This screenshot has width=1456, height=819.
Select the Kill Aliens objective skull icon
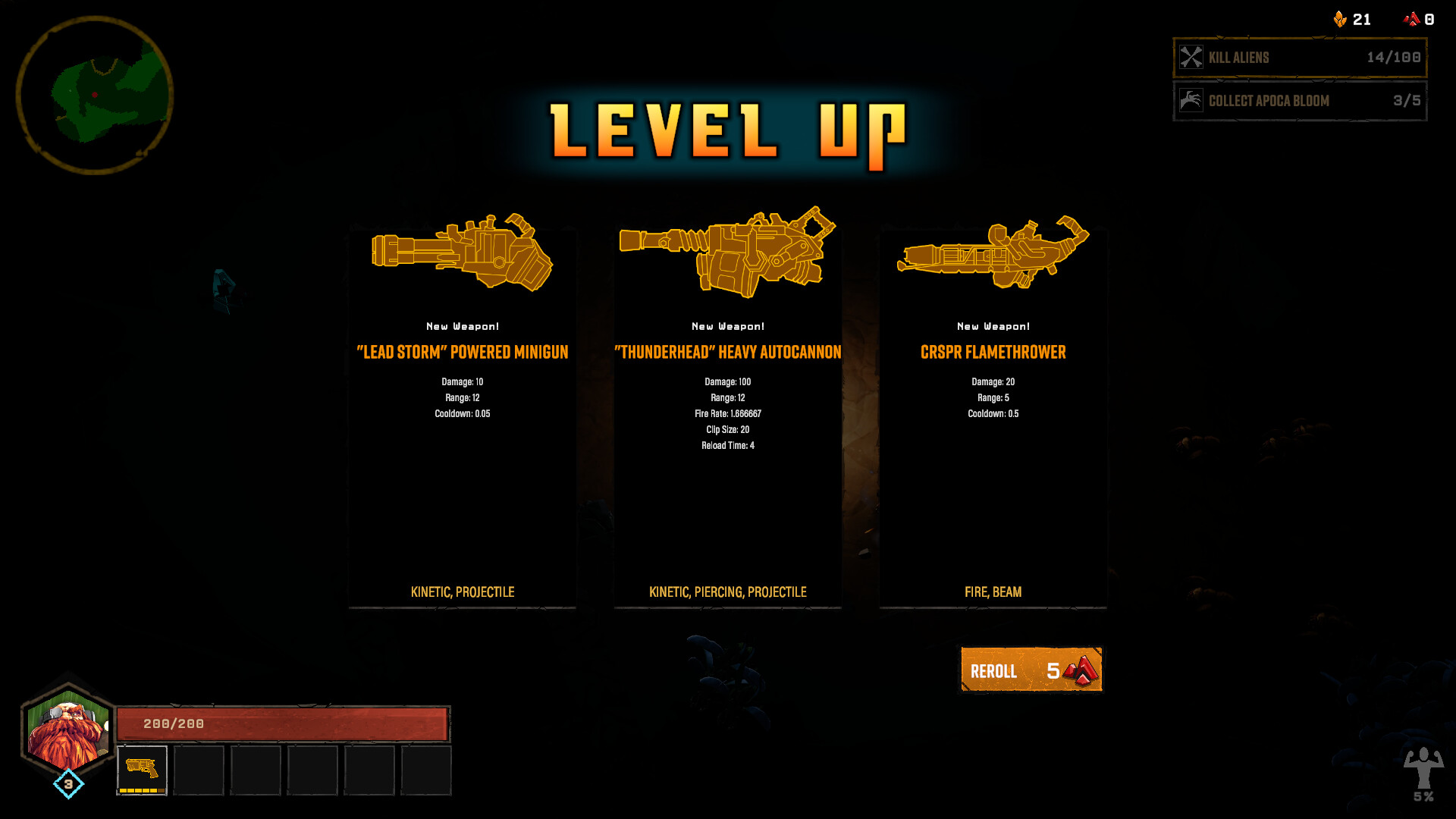[x=1191, y=57]
